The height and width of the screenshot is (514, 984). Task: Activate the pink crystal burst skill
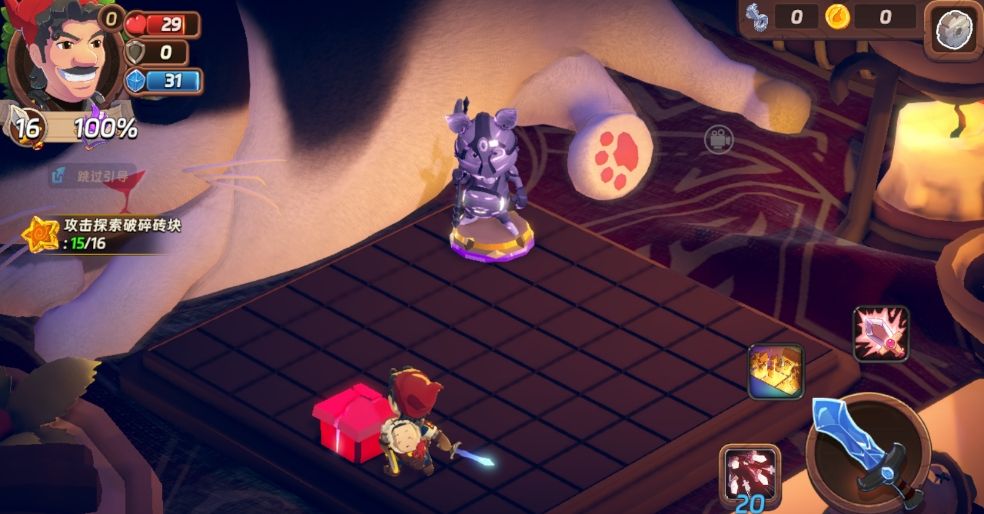click(880, 333)
